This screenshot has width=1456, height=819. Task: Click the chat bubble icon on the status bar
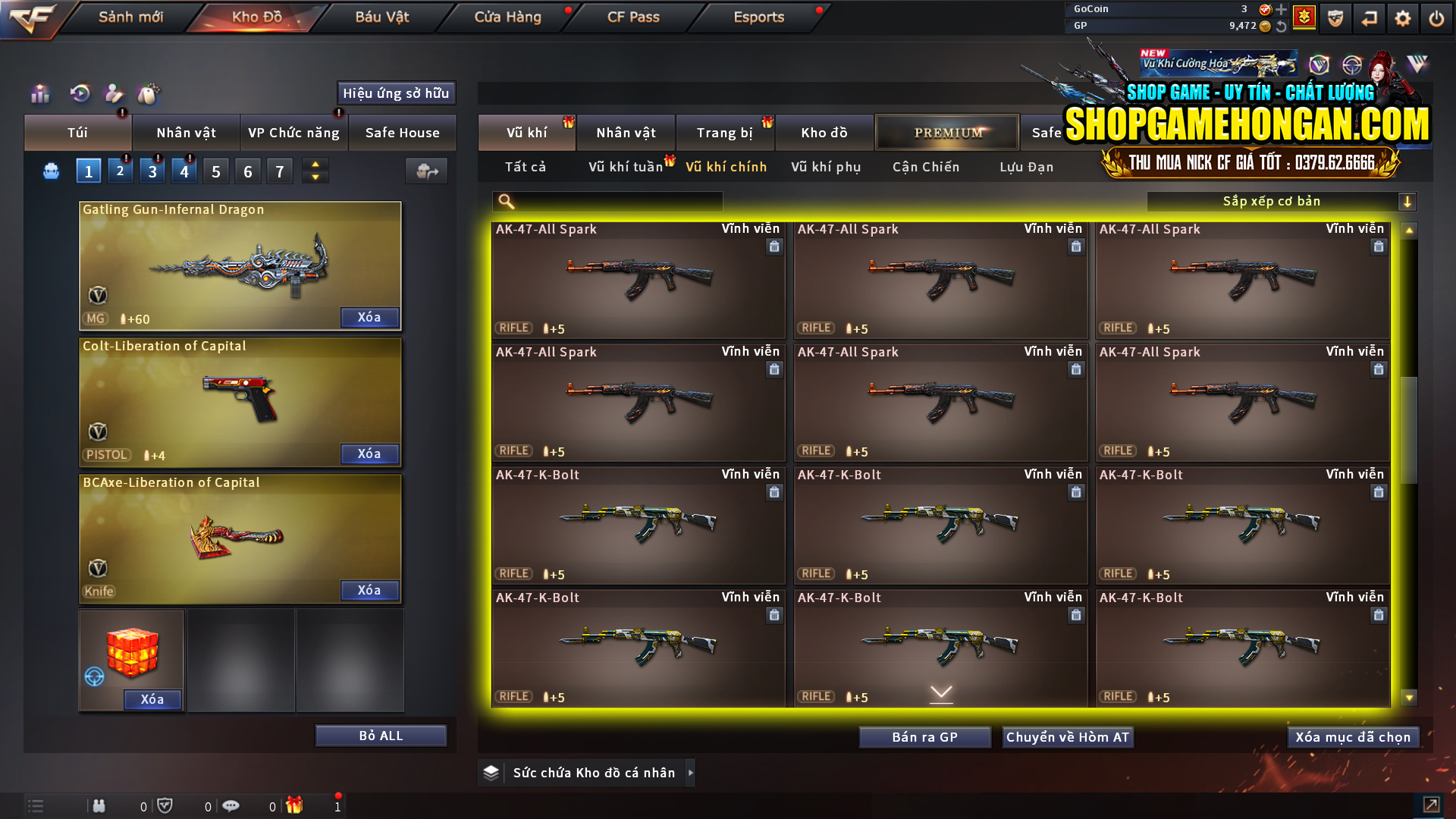[231, 806]
